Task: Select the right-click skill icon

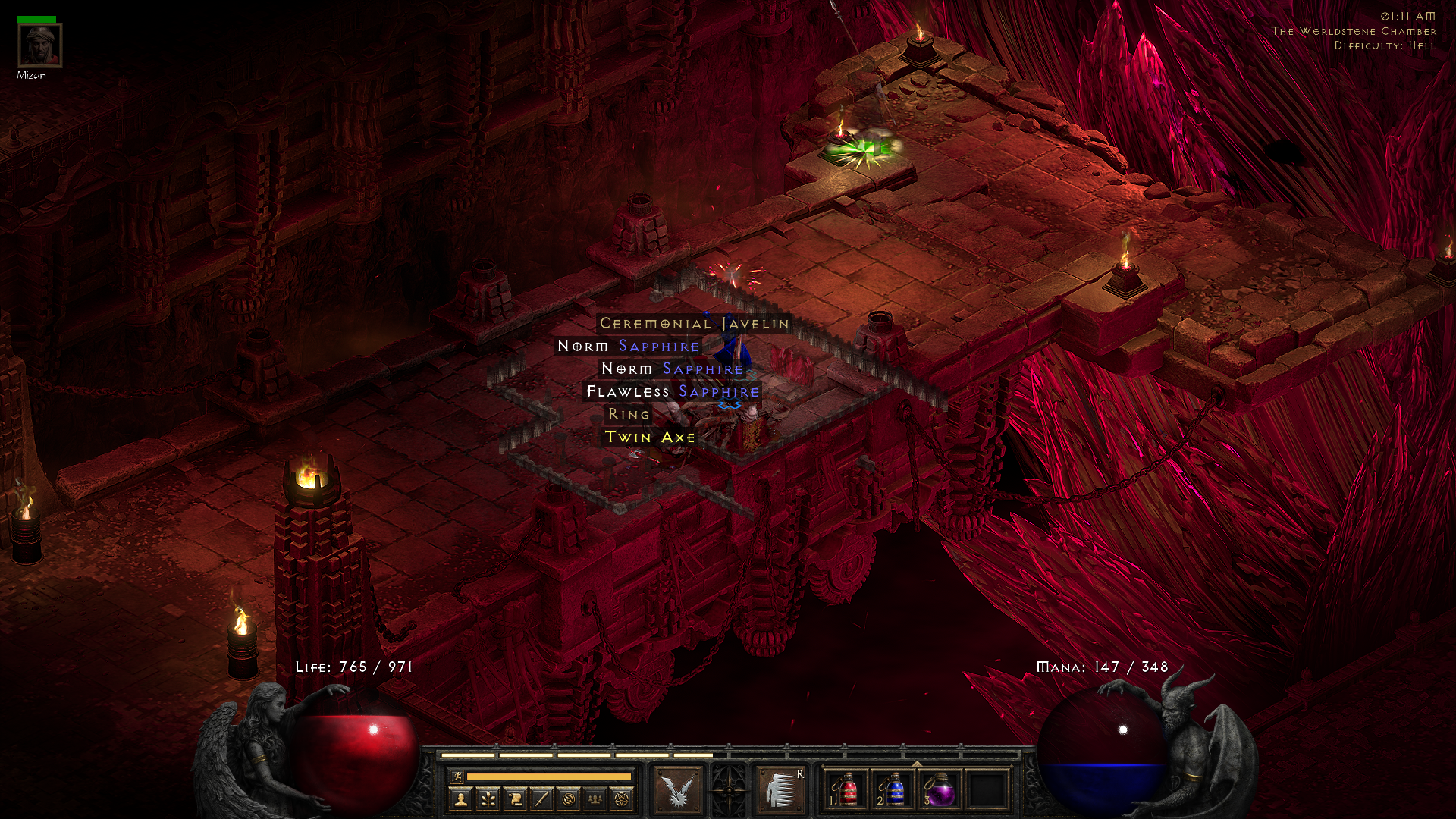Action: 780,789
